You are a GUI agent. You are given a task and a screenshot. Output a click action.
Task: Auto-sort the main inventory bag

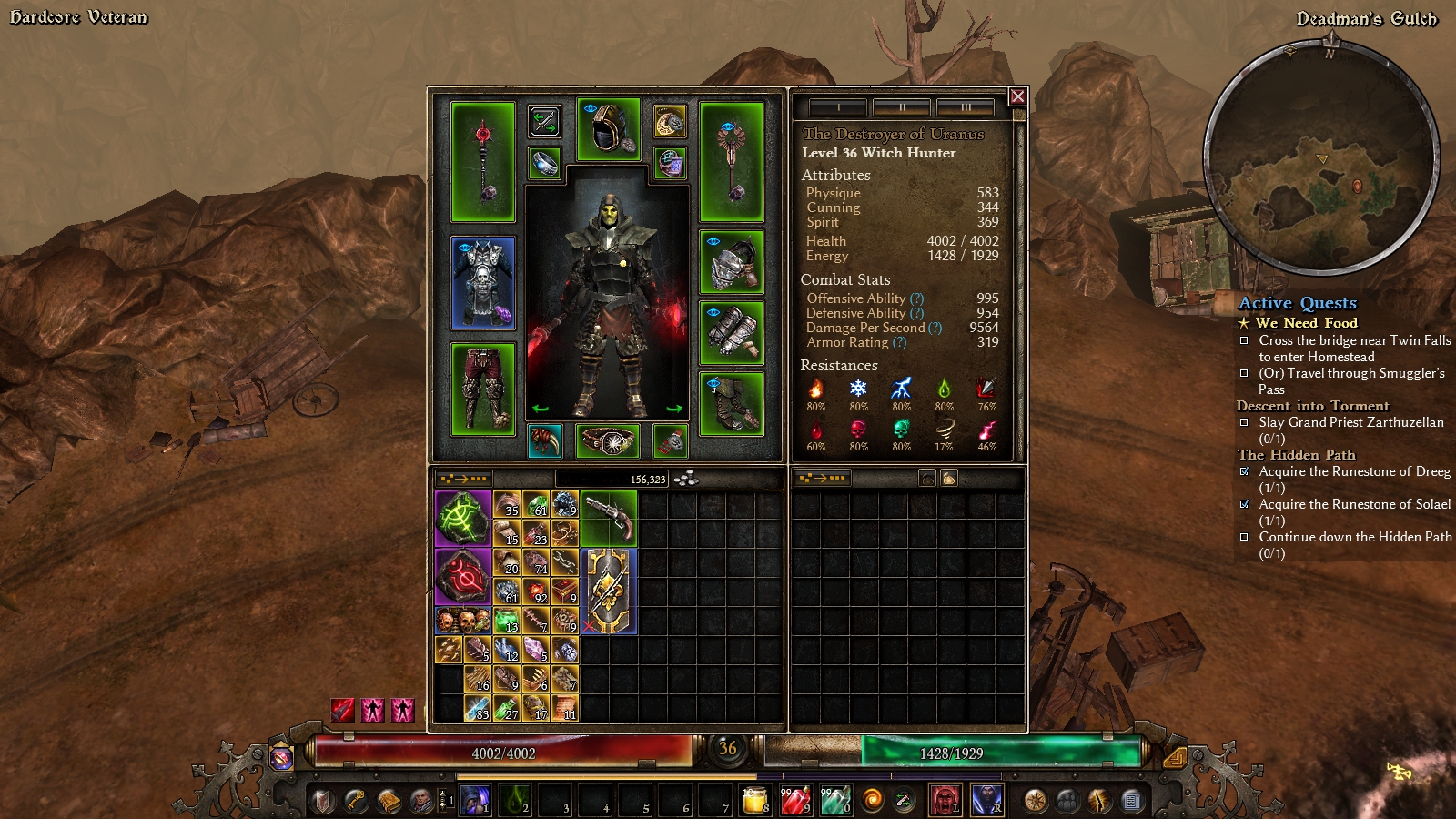(463, 479)
